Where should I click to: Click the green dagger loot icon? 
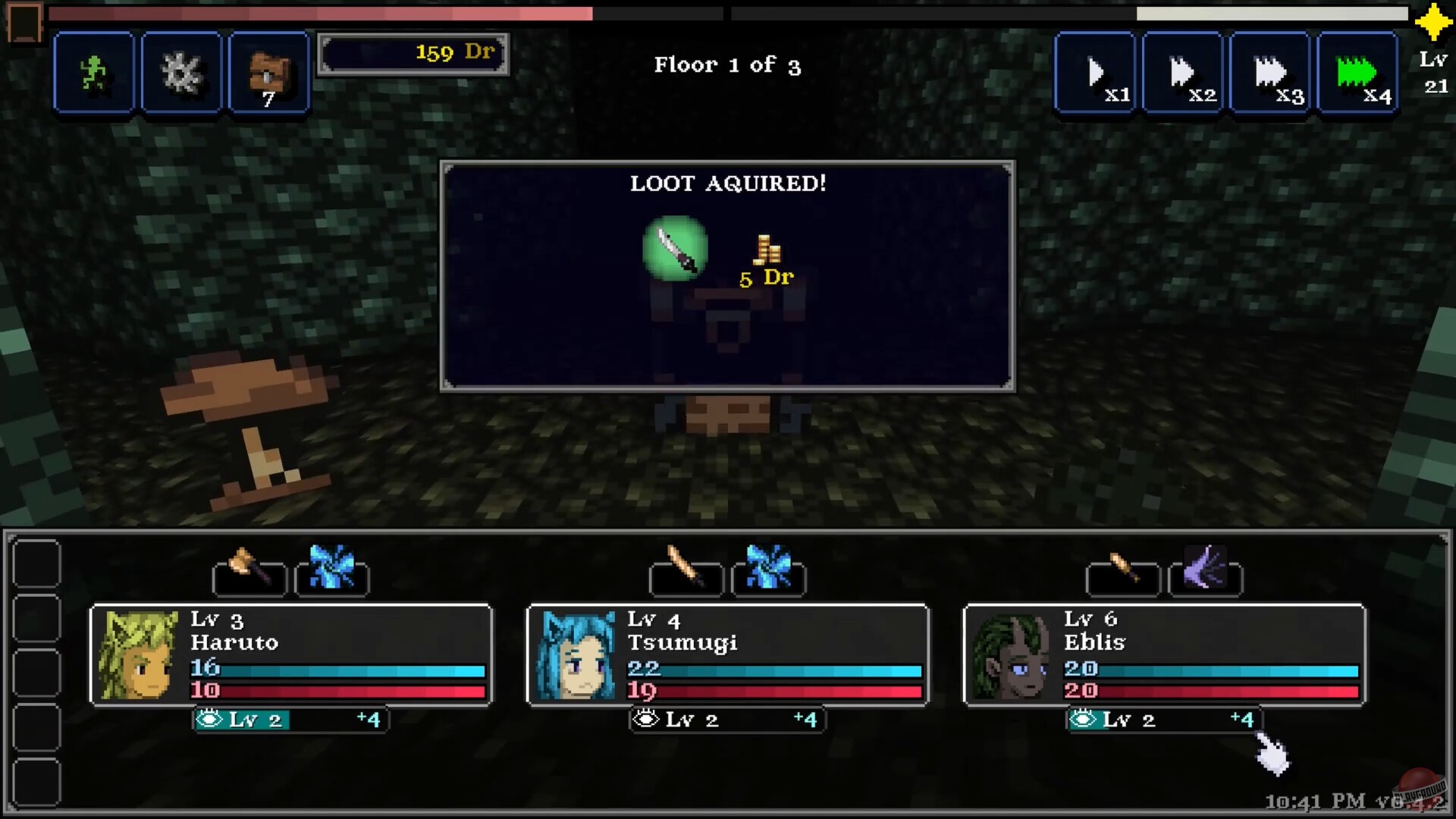point(676,250)
